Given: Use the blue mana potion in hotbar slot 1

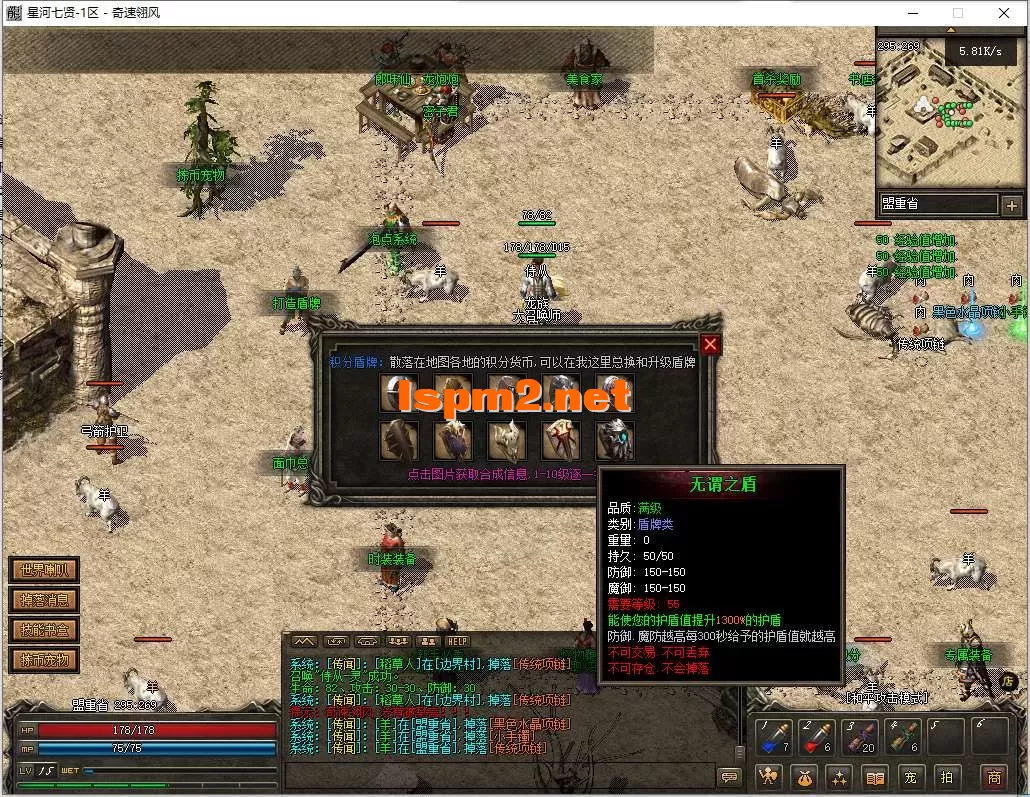Looking at the screenshot, I should (773, 738).
